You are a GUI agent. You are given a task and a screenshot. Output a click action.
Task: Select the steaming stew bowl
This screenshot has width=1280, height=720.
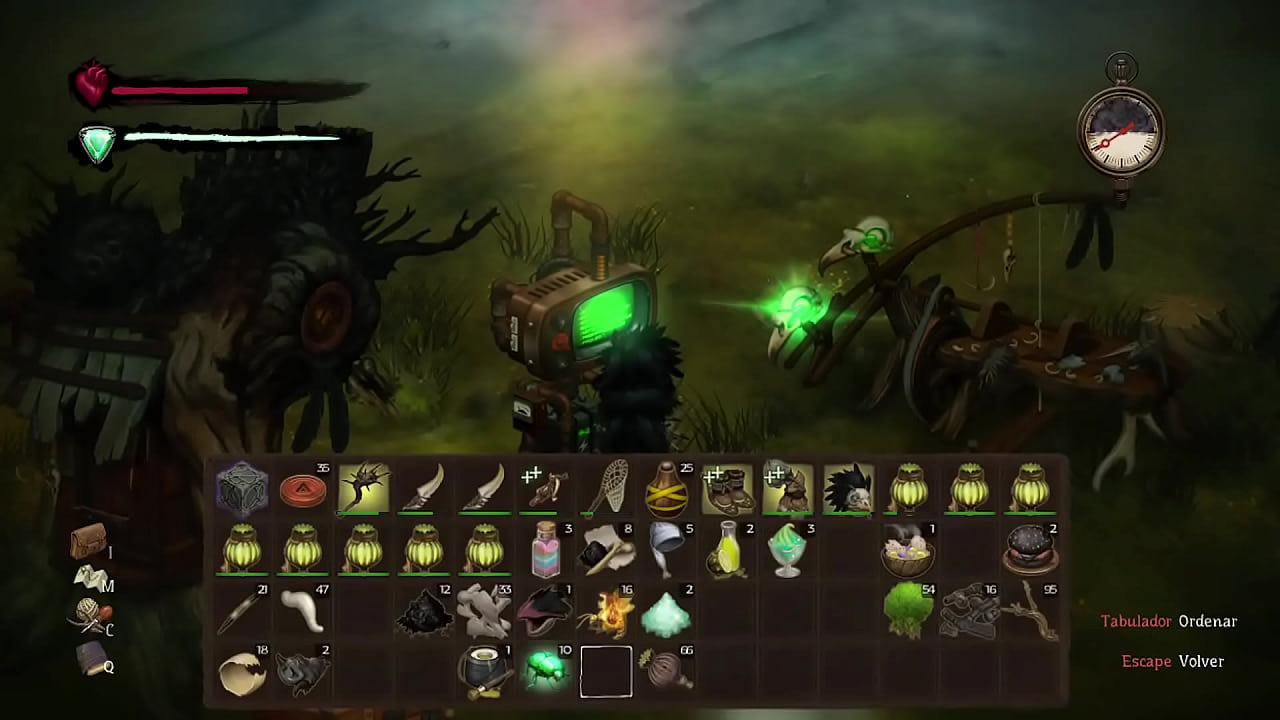click(908, 550)
